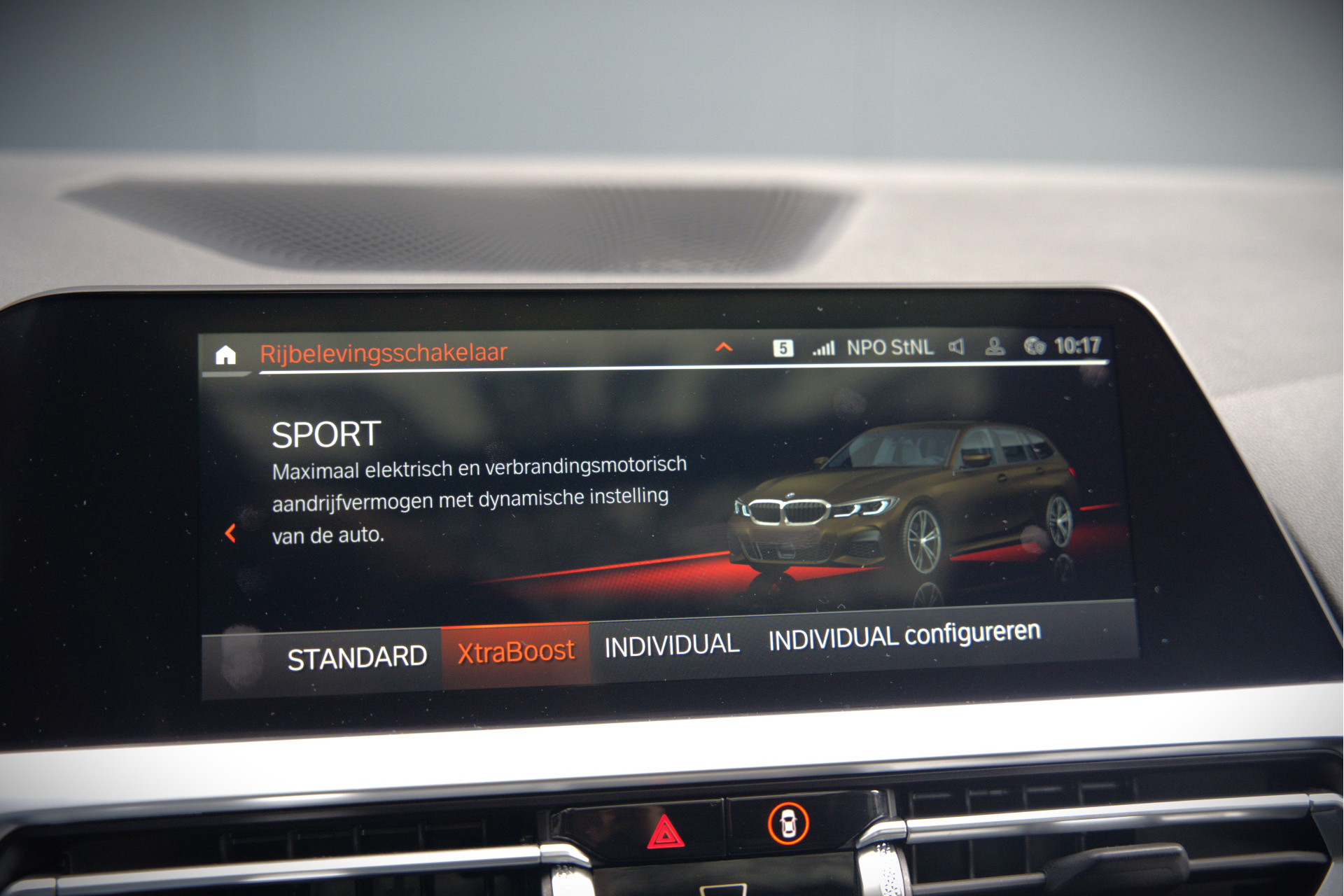
Task: Go to the home screen icon
Action: (225, 356)
